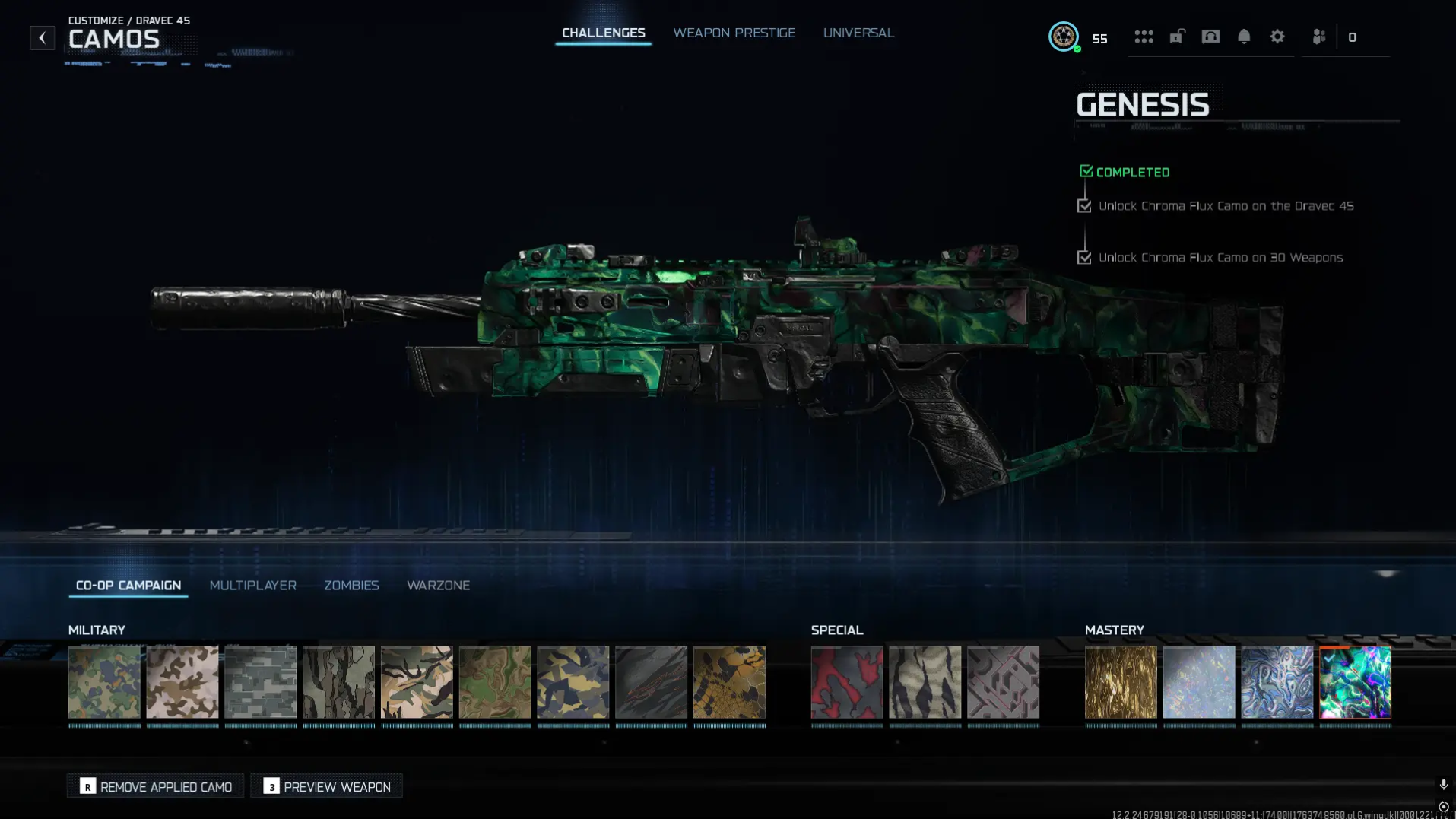Click the PREVIEW WEAPON button
The width and height of the screenshot is (1456, 819).
click(326, 786)
